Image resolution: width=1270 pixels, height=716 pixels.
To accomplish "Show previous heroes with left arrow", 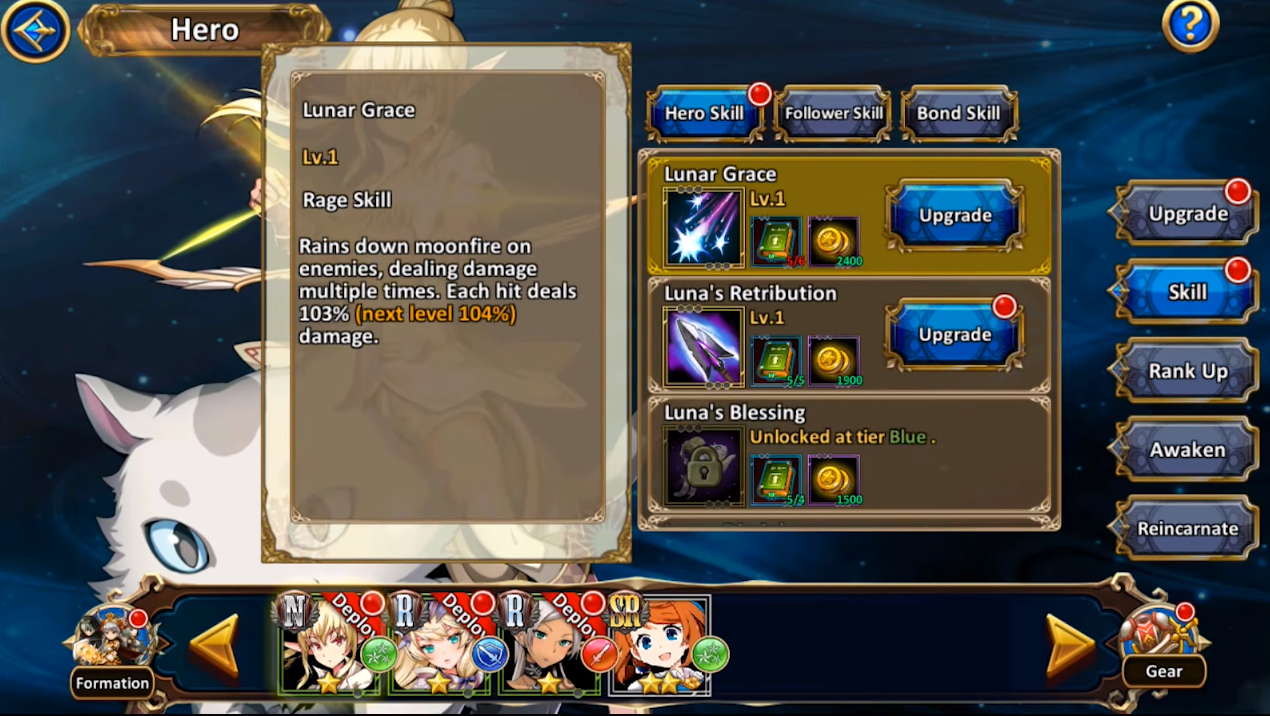I will tap(214, 646).
